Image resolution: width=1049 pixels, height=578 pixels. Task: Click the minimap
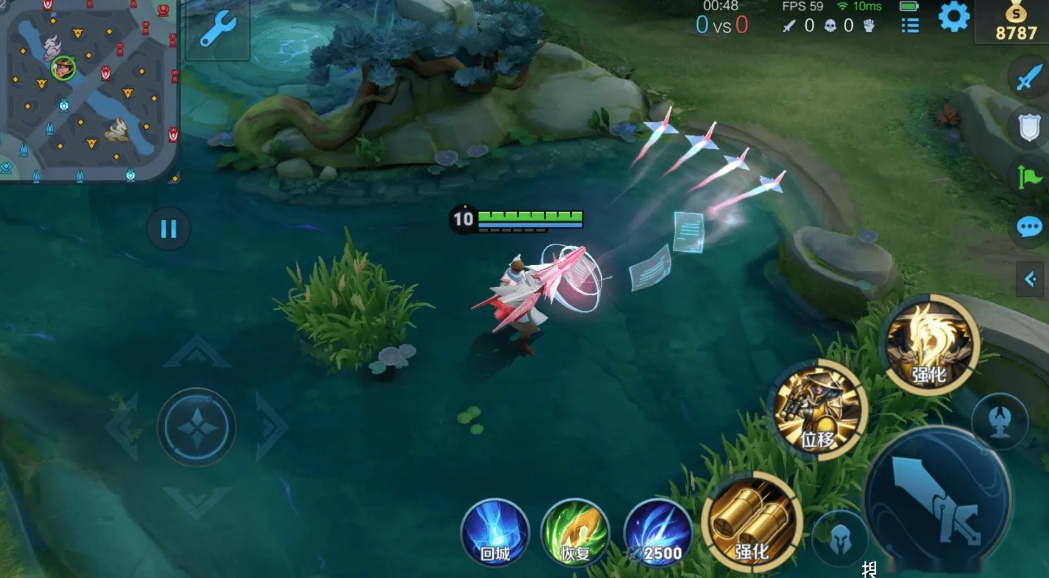coord(88,88)
